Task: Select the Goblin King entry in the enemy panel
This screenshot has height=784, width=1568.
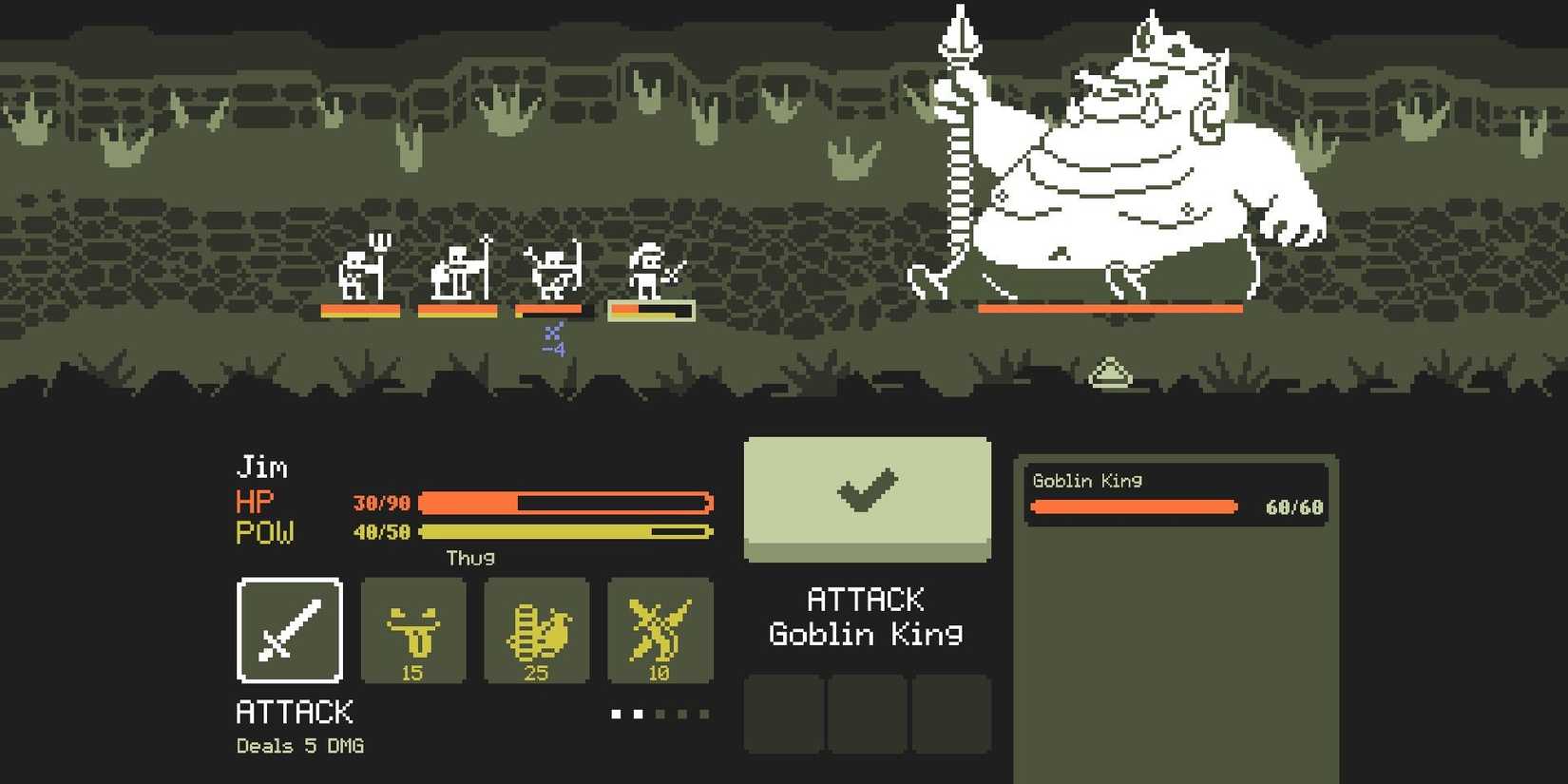Action: [1178, 494]
